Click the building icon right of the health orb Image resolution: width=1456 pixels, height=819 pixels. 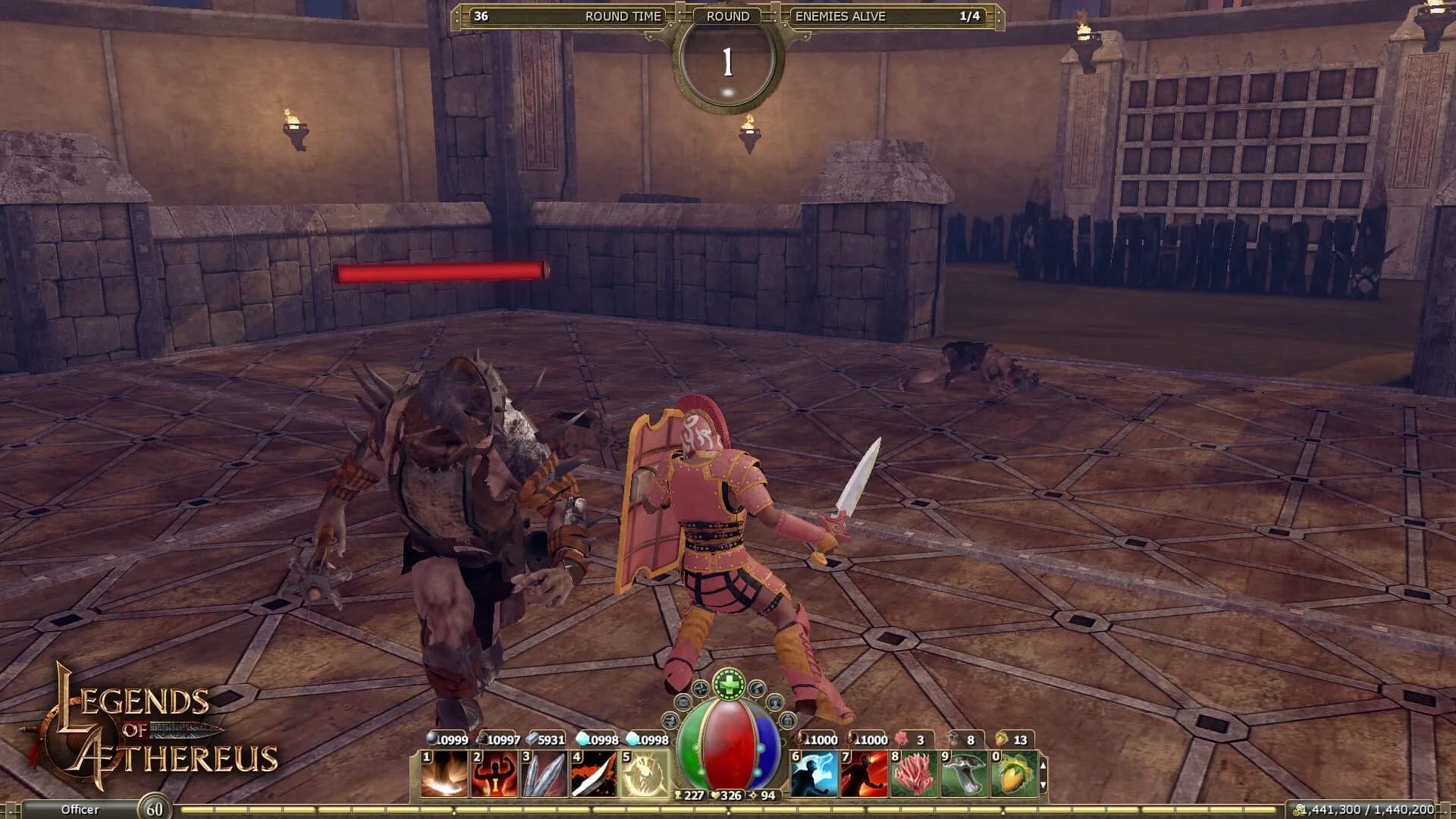[788, 721]
